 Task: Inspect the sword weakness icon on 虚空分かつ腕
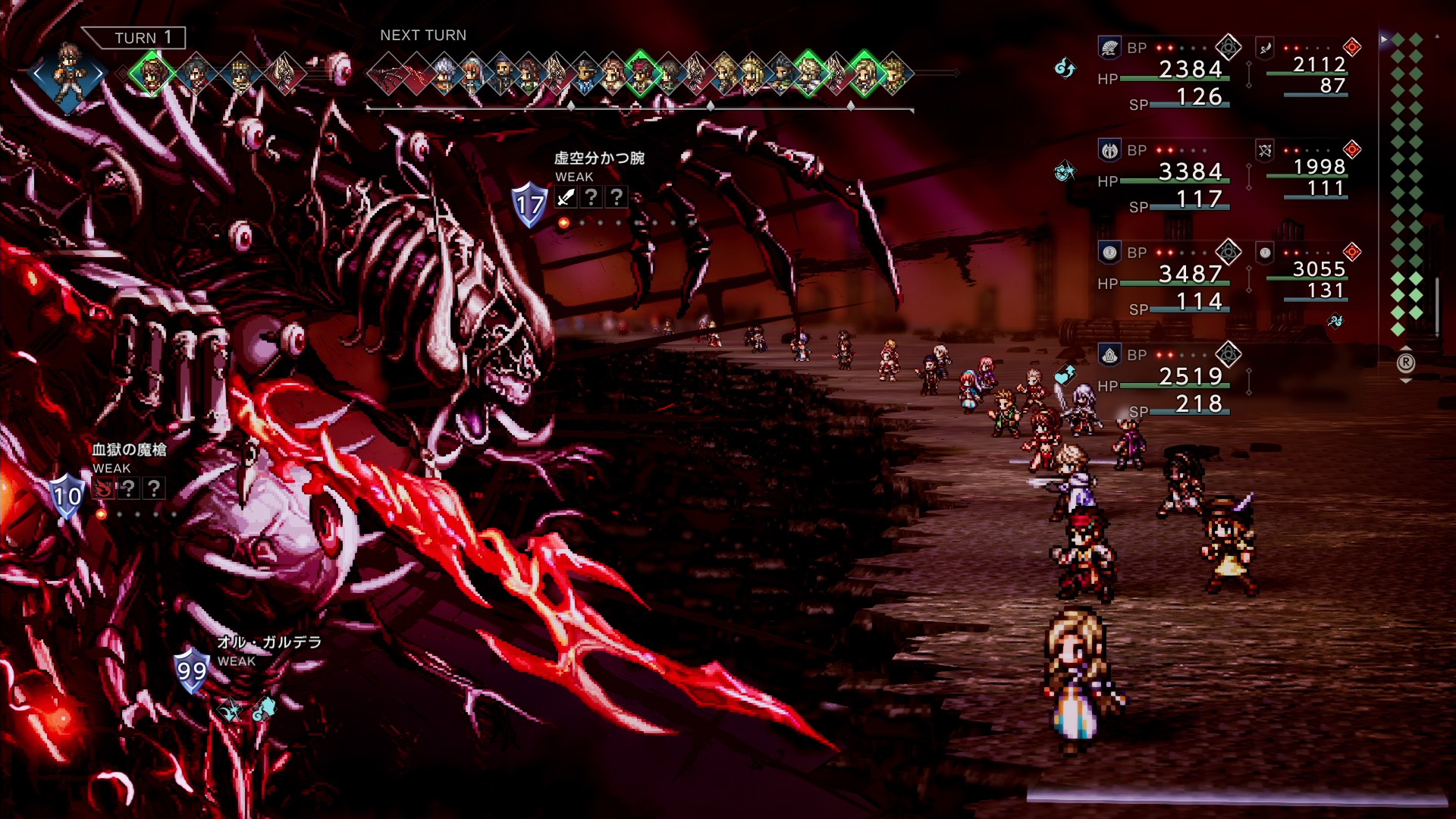(566, 198)
